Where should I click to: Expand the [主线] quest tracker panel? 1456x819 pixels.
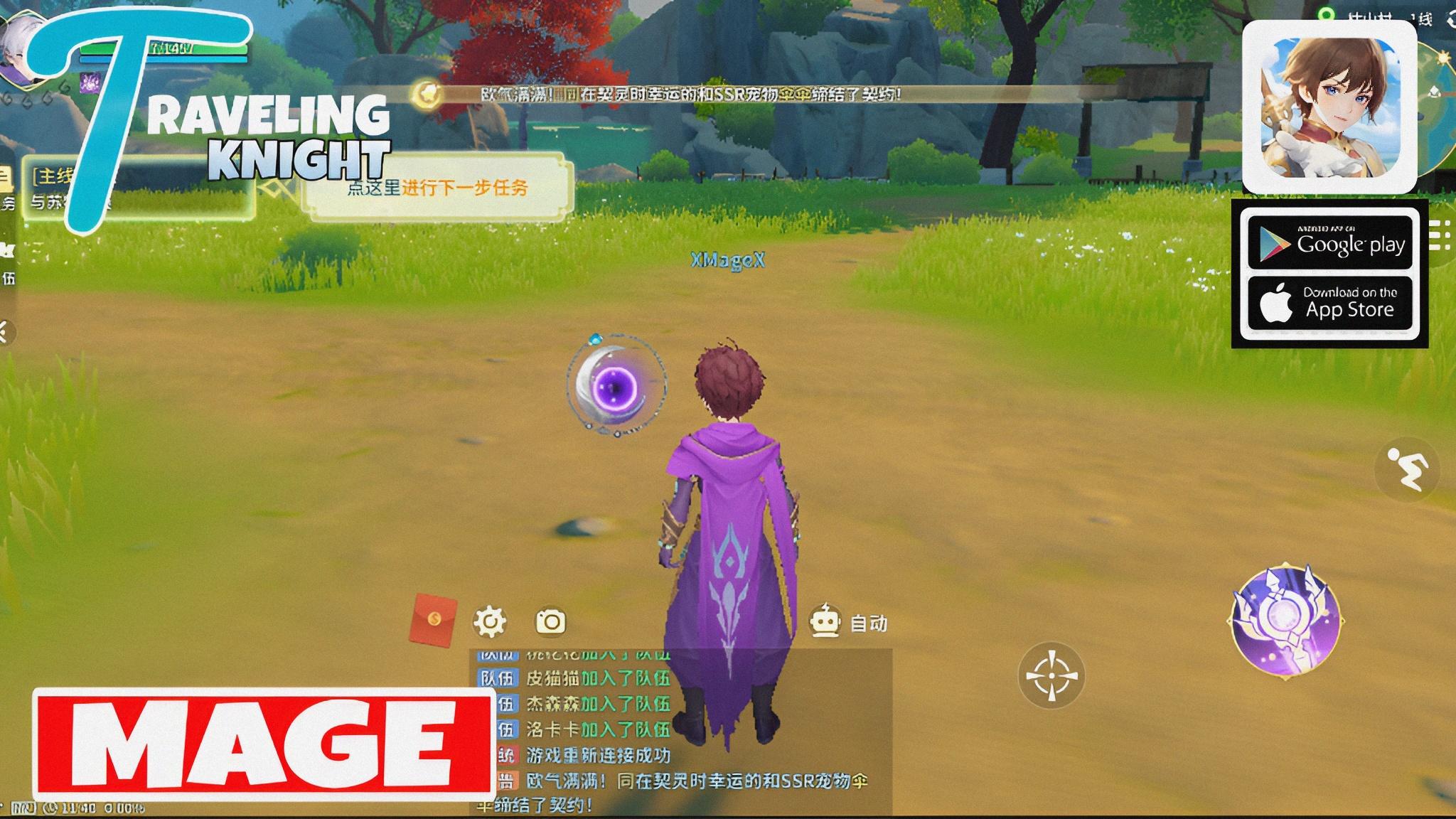coord(53,174)
